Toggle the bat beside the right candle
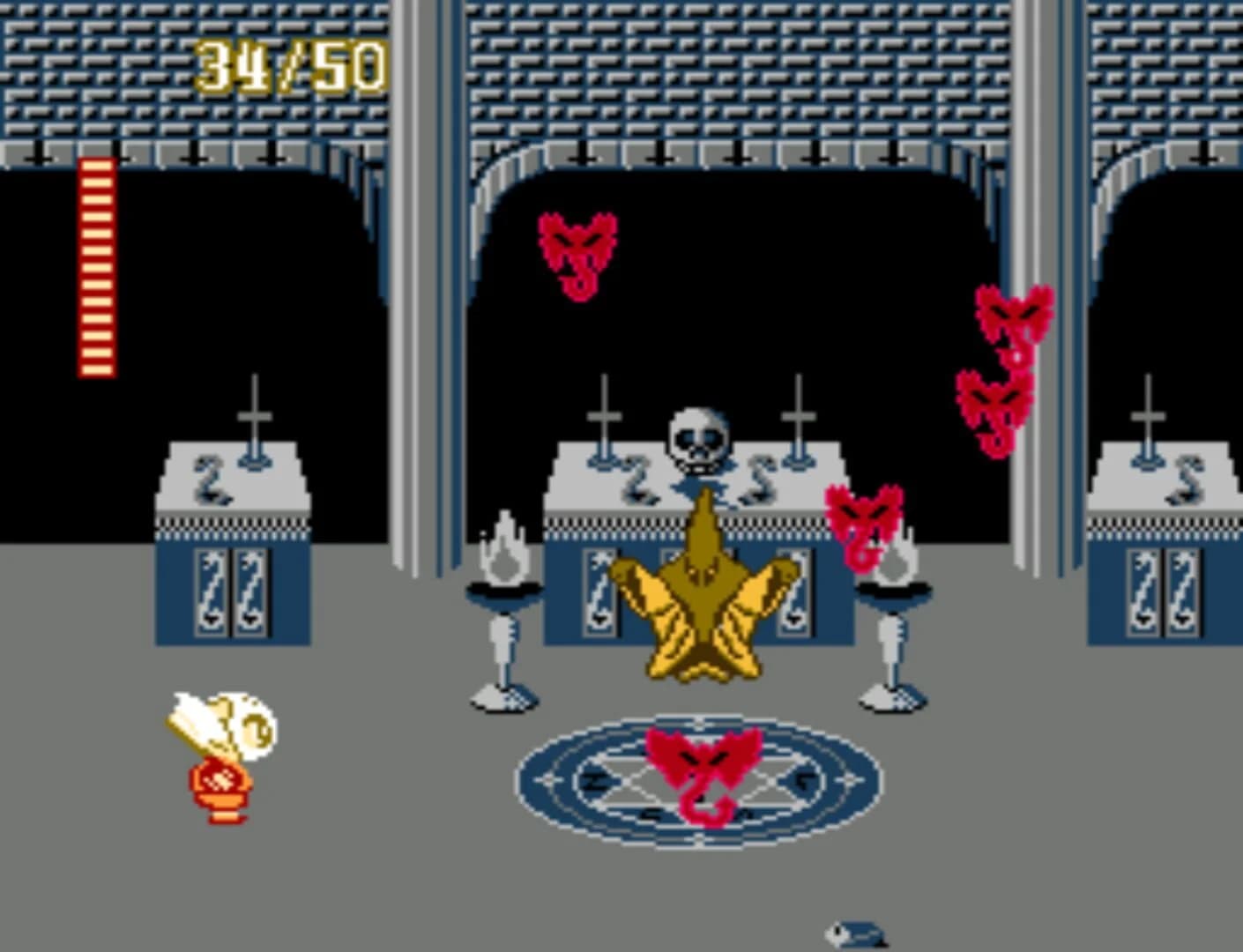This screenshot has width=1243, height=952. click(864, 524)
